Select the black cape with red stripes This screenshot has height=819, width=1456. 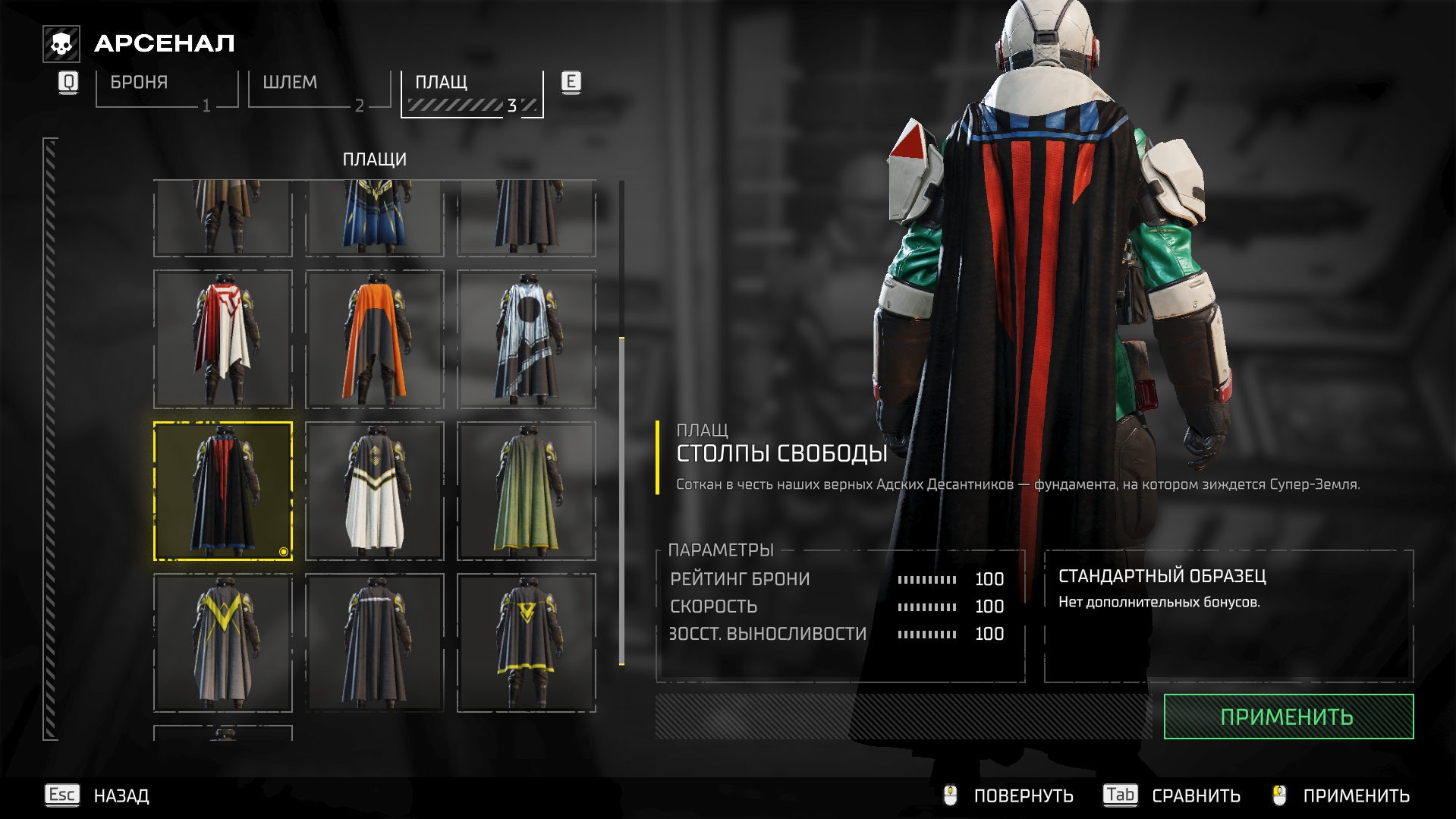coord(223,491)
